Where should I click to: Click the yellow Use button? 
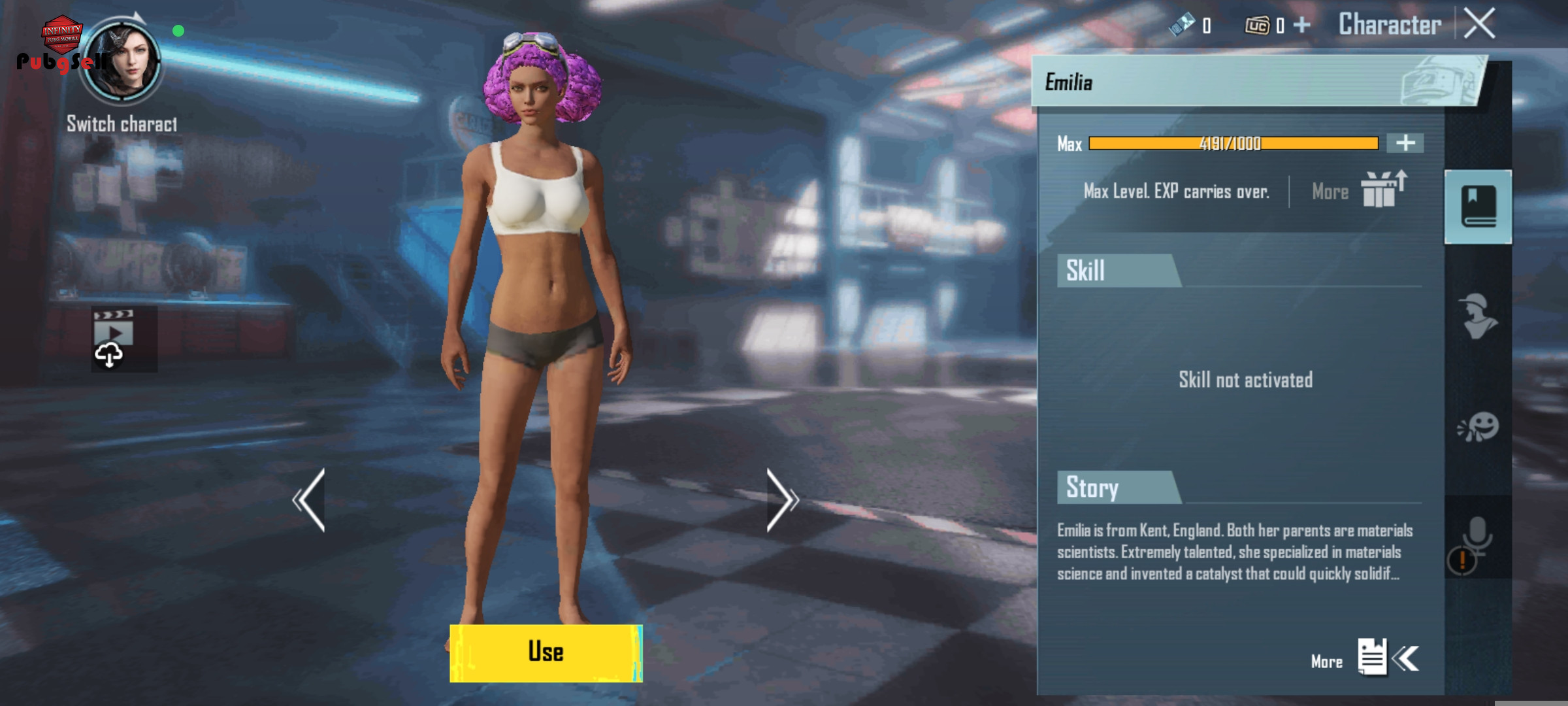pyautogui.click(x=546, y=652)
